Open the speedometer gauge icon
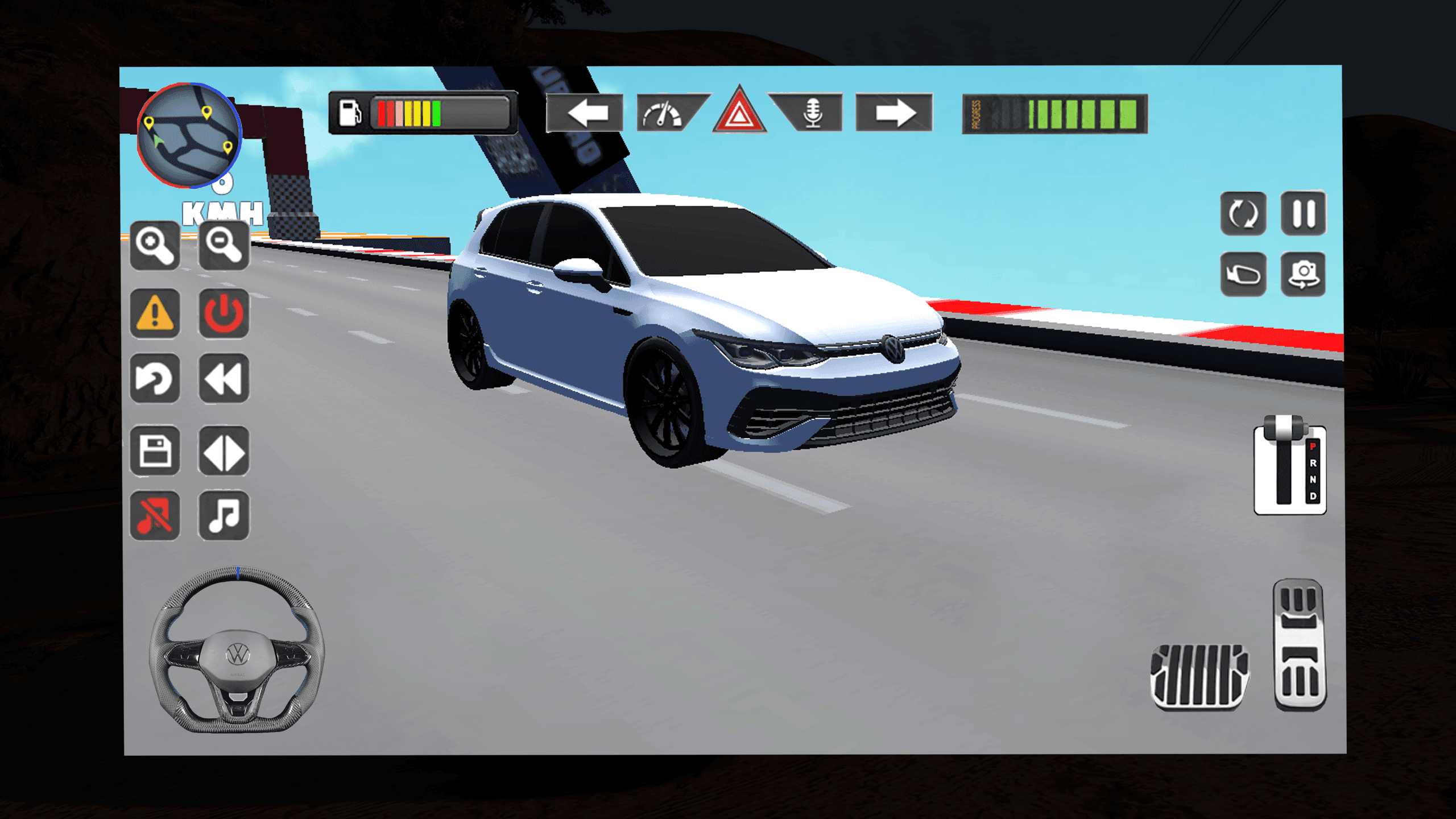The width and height of the screenshot is (1456, 819). tap(663, 113)
